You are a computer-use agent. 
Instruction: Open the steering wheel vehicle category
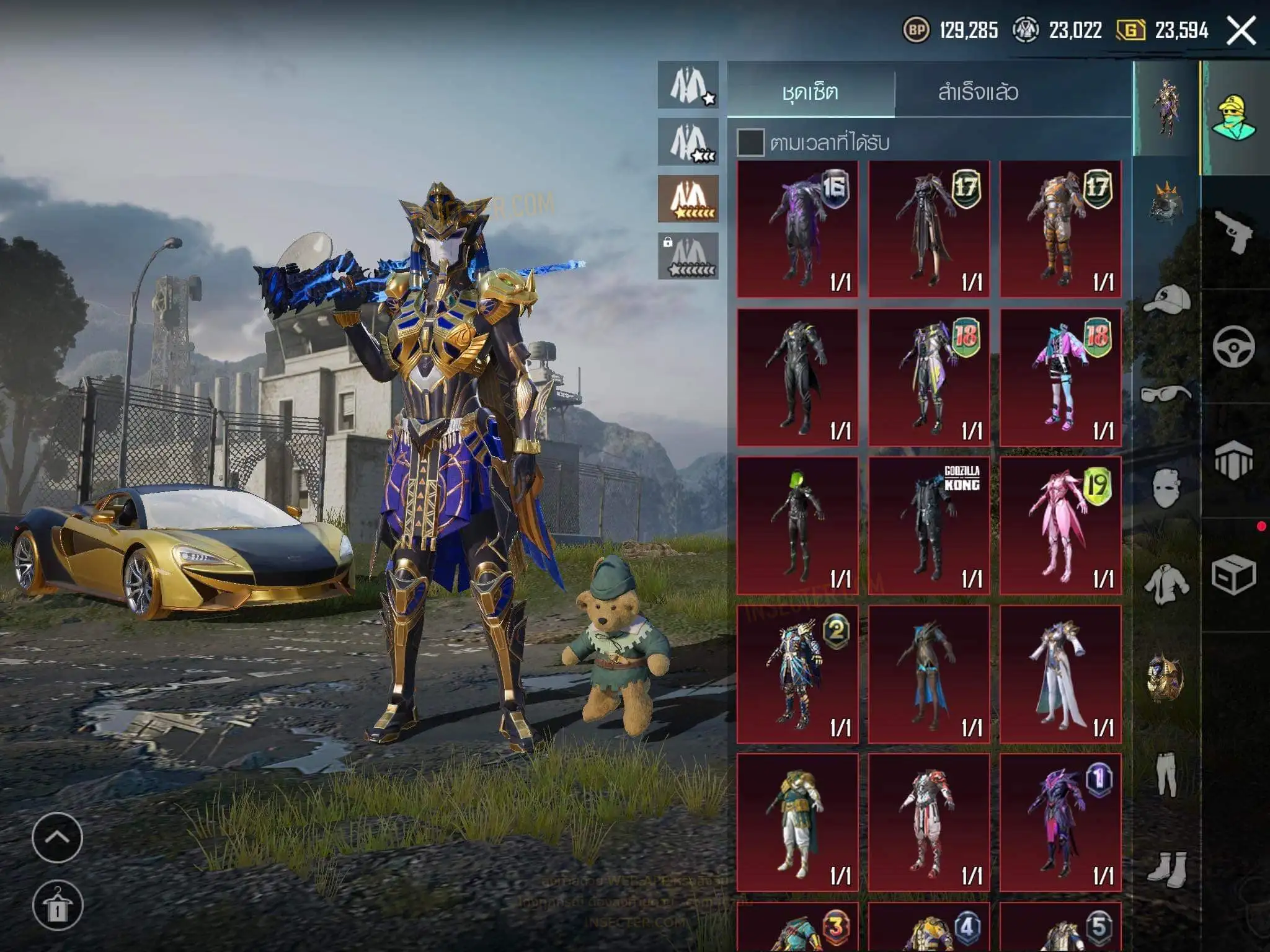tap(1233, 346)
